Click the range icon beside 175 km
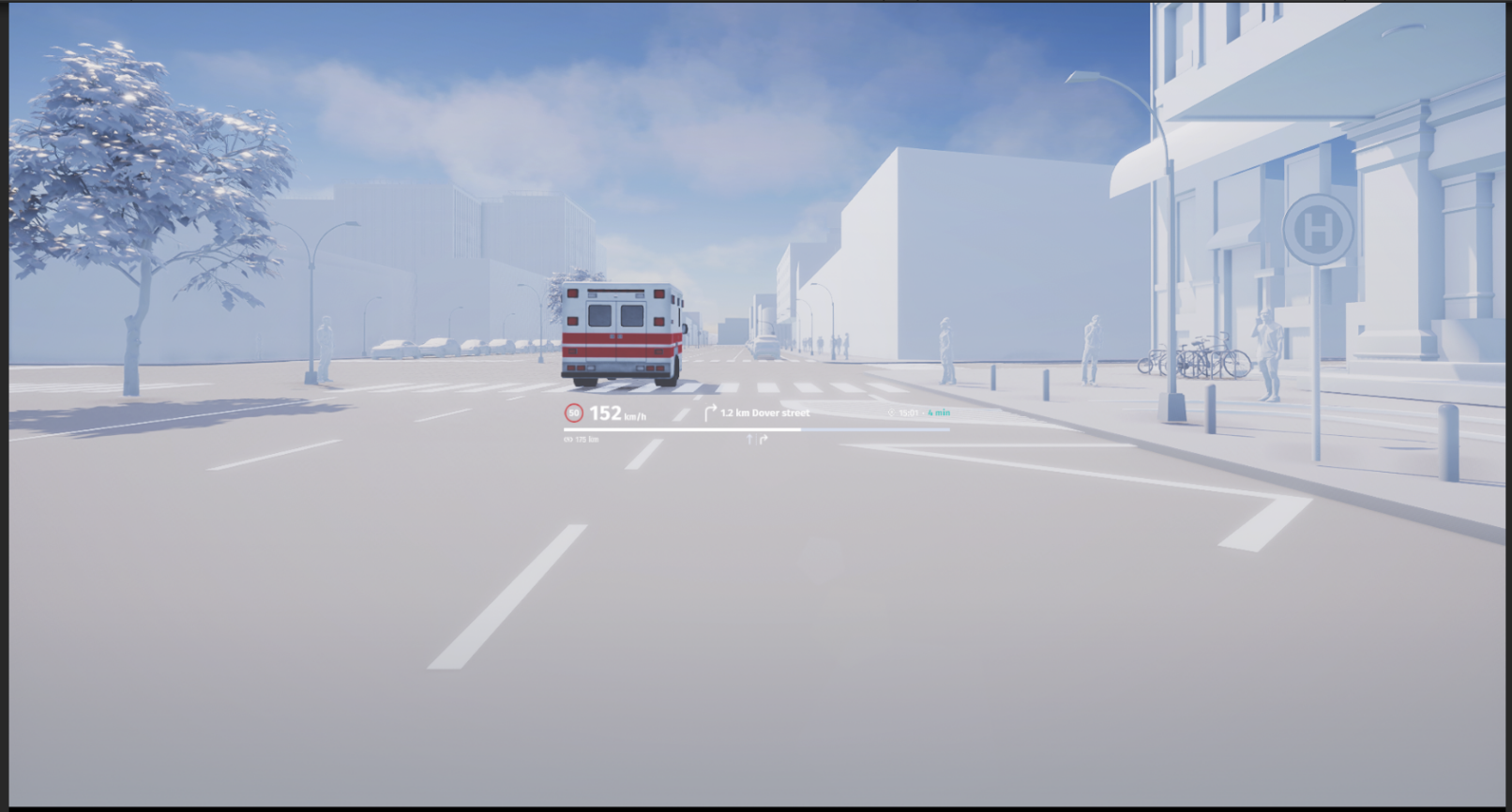1512x812 pixels. point(568,438)
